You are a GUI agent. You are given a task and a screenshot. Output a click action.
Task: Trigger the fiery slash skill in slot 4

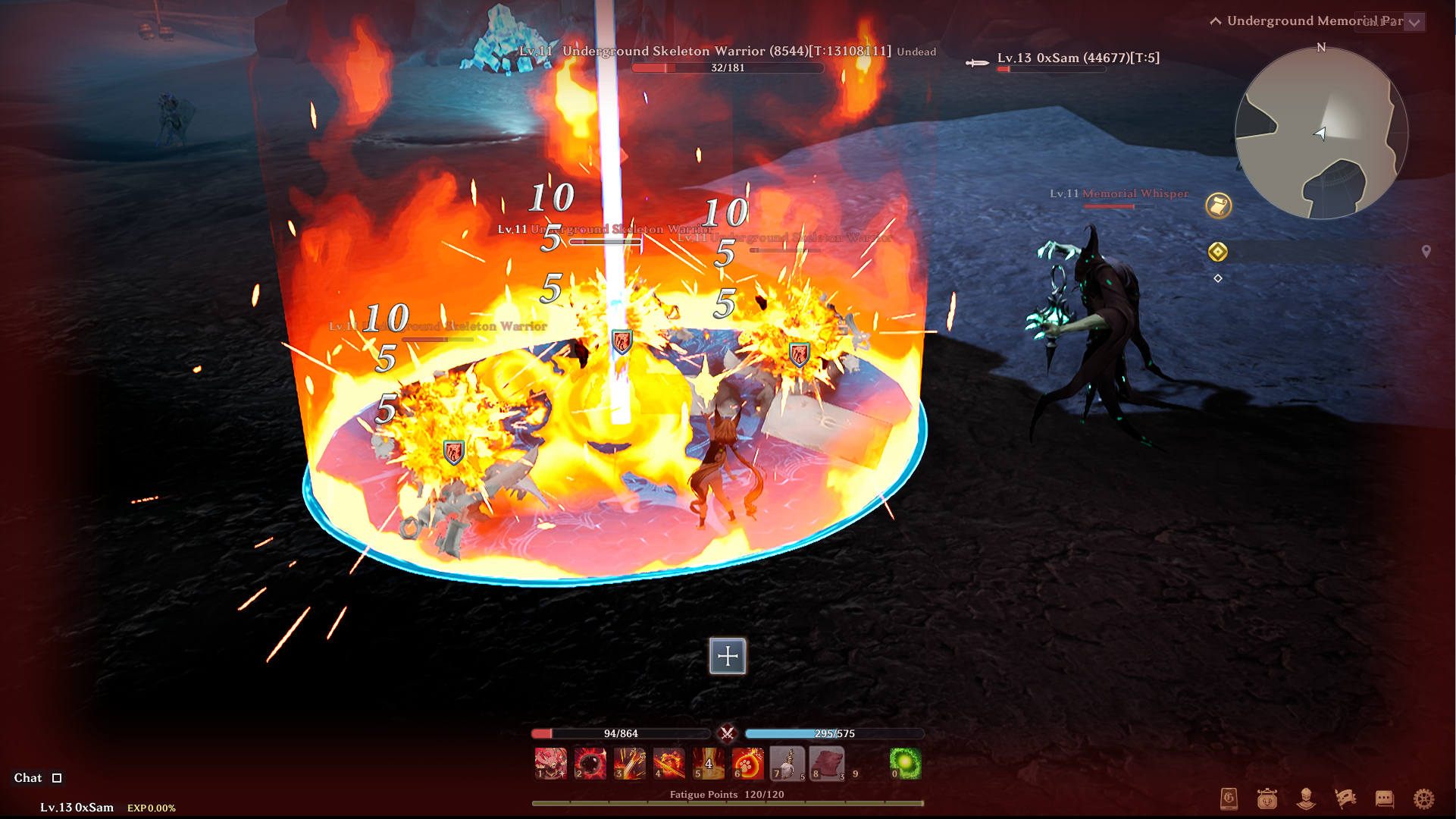tap(669, 763)
